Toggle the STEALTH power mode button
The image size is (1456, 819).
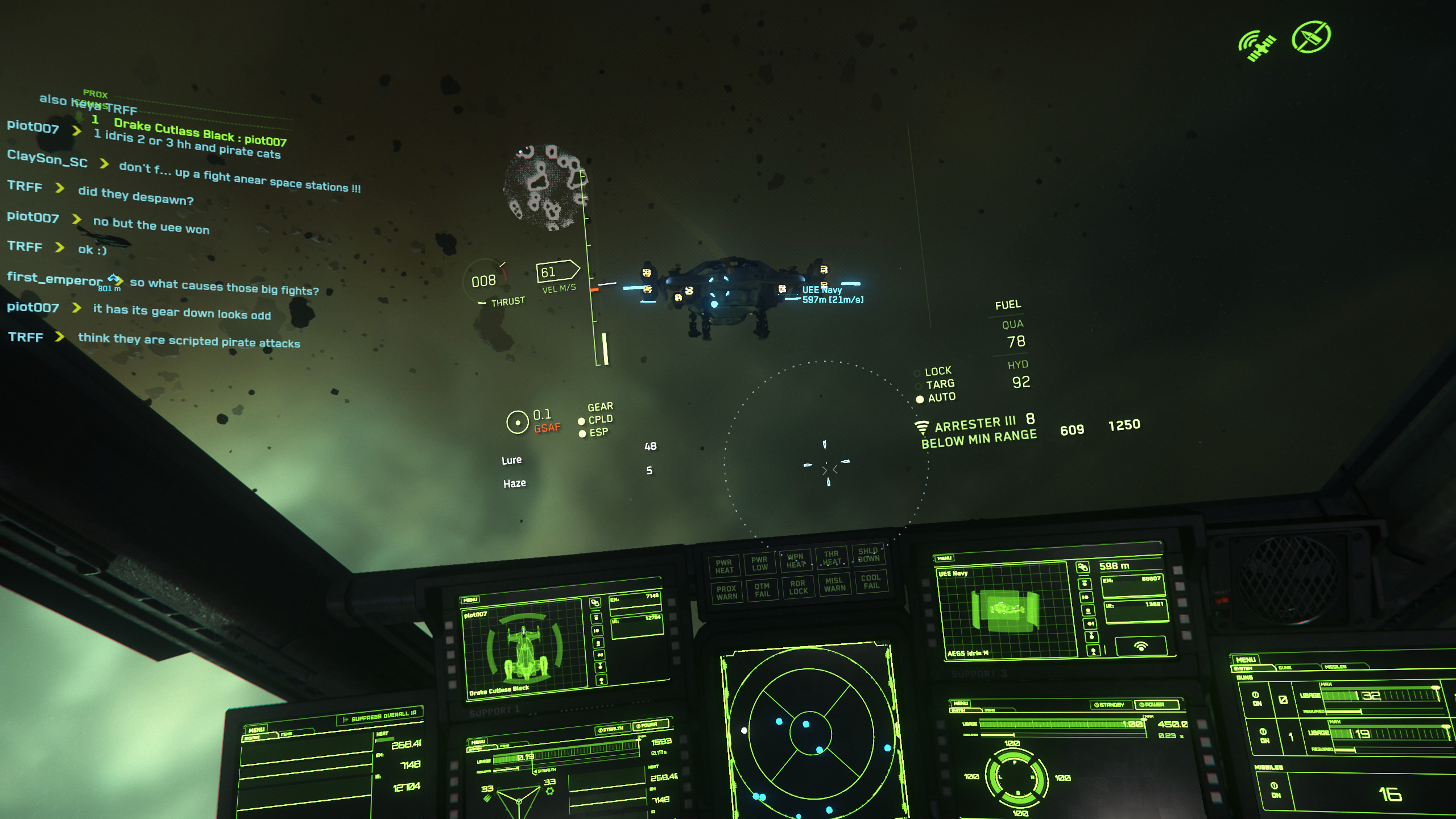tap(611, 729)
